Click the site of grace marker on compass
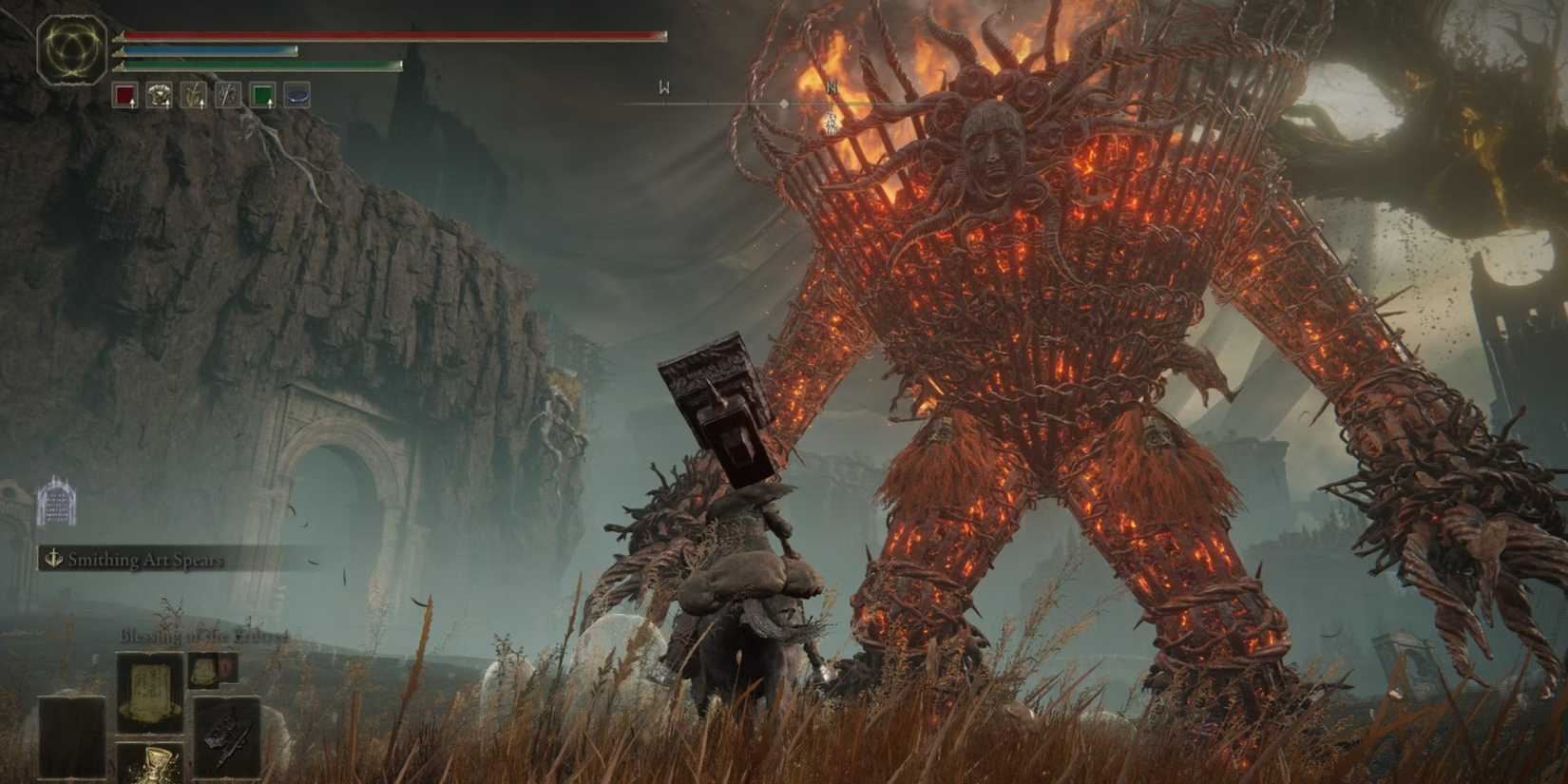The image size is (1568, 784). (783, 104)
